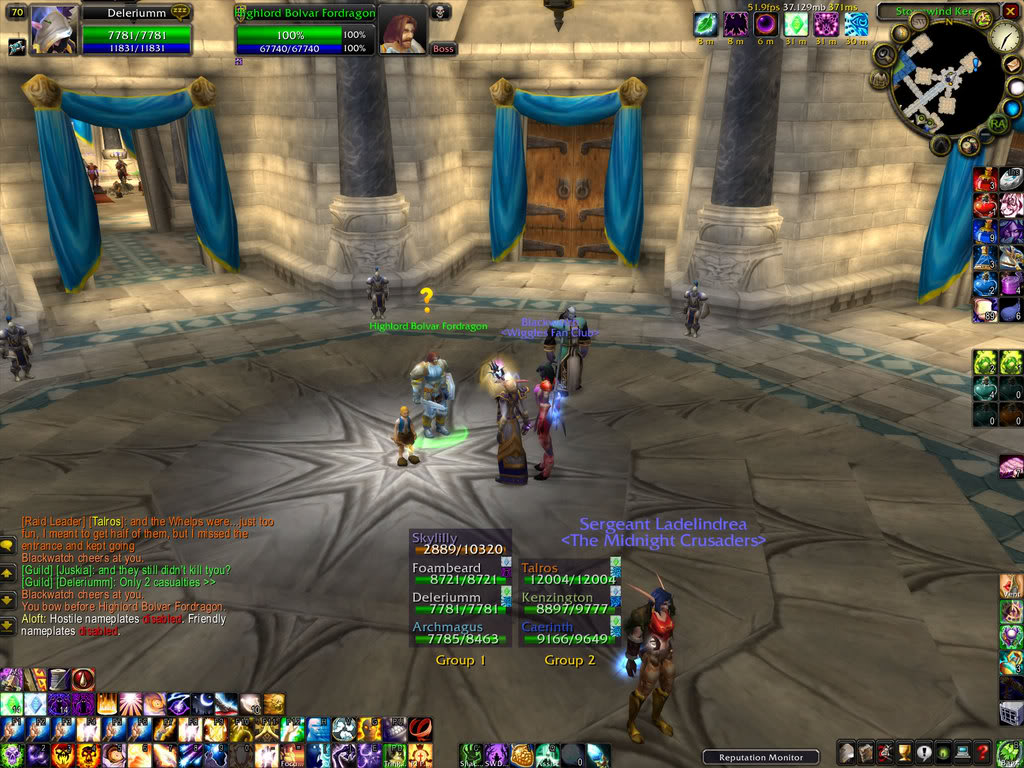Click the chat scroll-up arrow button

tap(8, 572)
